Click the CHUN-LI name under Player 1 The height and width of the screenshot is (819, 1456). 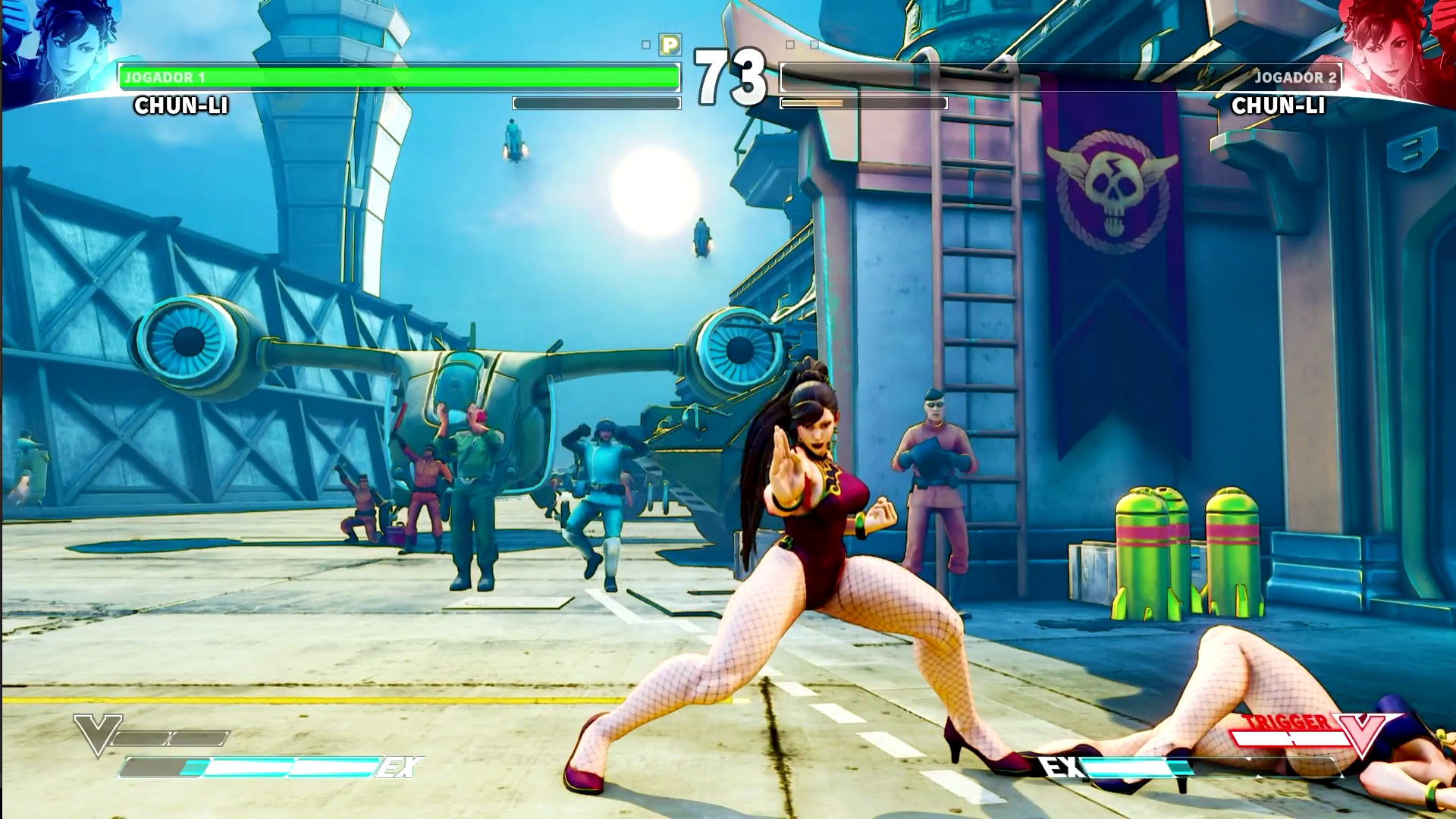point(180,105)
